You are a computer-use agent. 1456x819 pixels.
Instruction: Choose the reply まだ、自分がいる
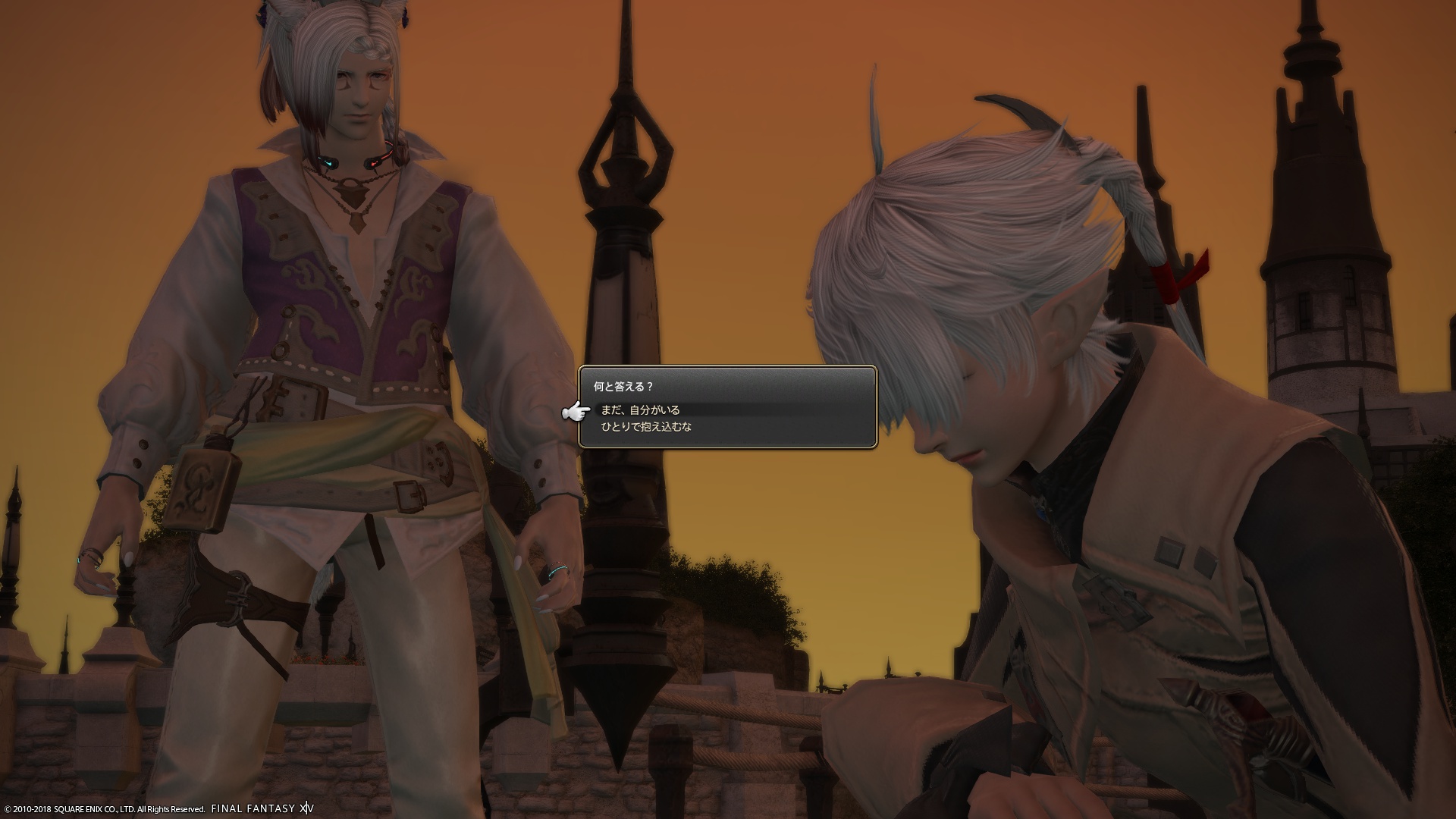[x=641, y=410]
